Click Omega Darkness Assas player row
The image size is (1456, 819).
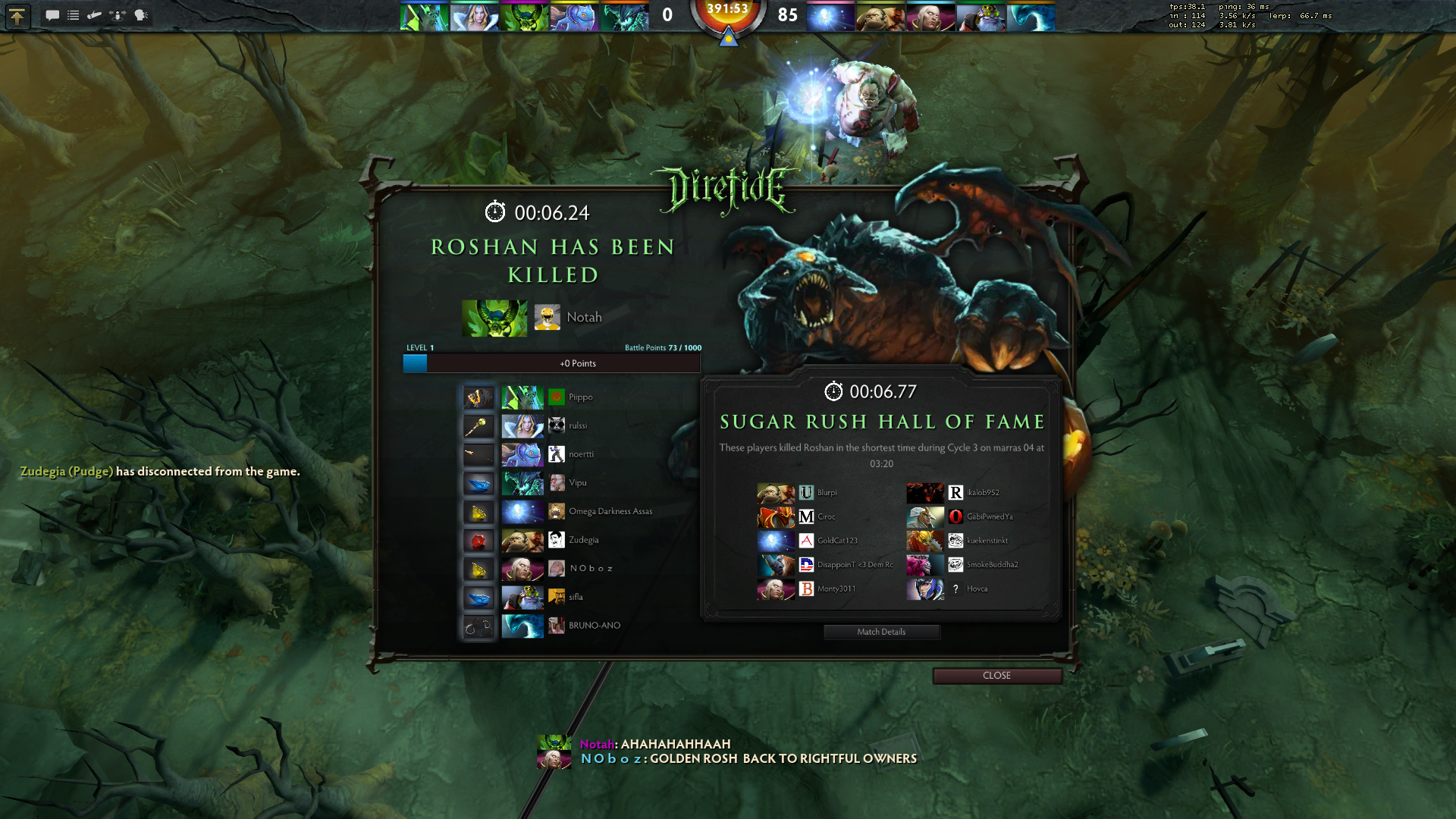(610, 512)
